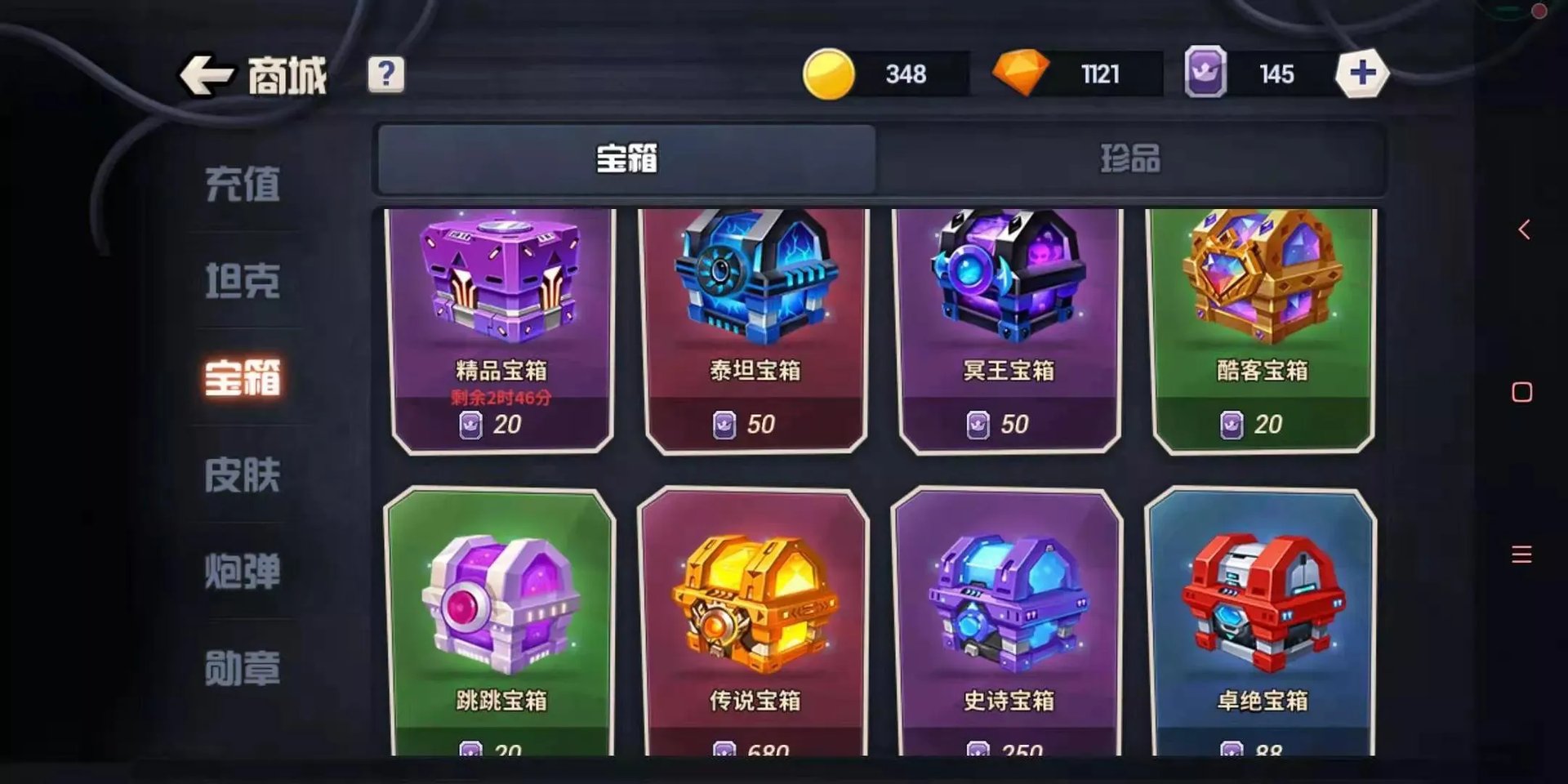Click the orange diamond currency icon

[x=1023, y=73]
